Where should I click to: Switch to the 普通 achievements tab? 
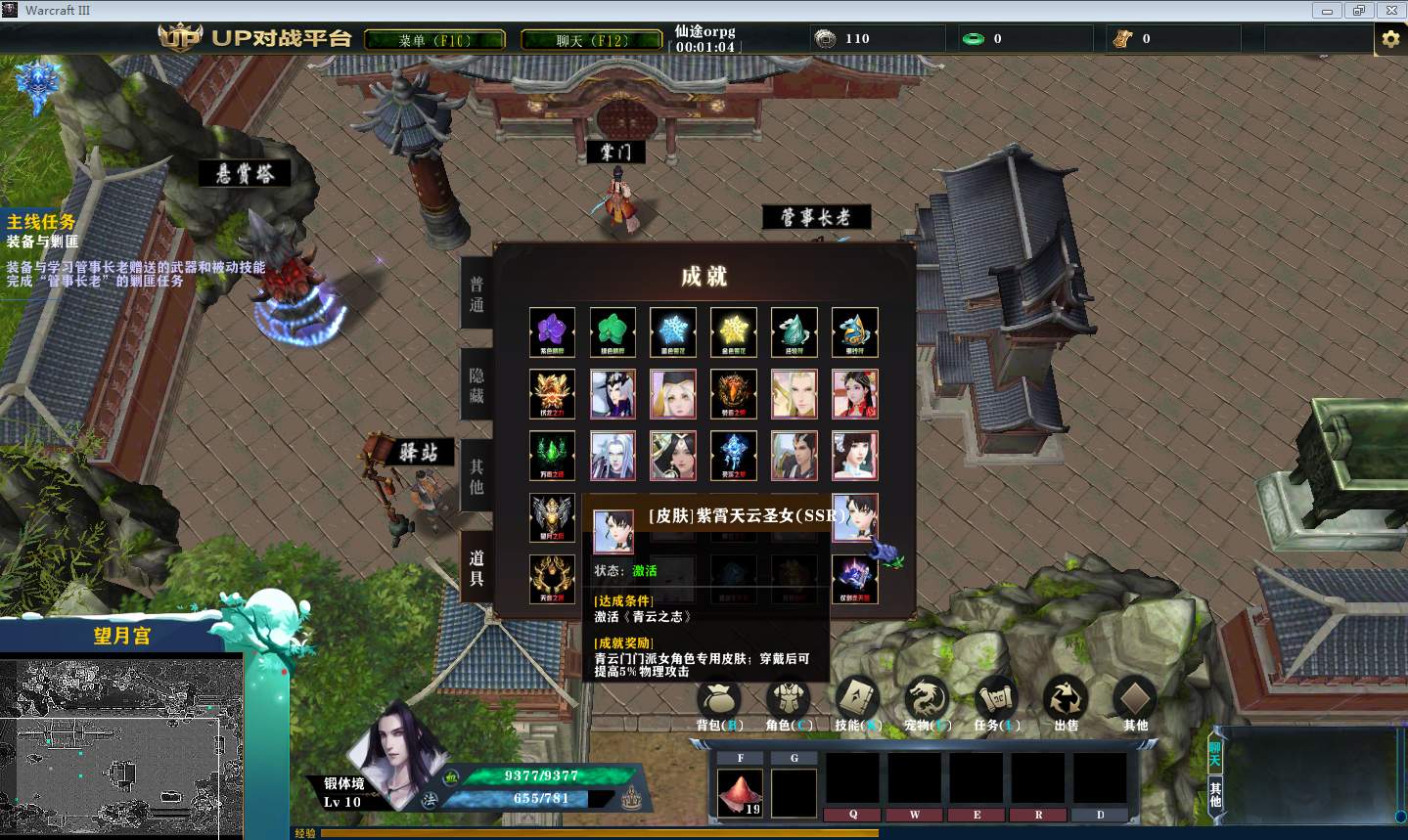click(477, 294)
